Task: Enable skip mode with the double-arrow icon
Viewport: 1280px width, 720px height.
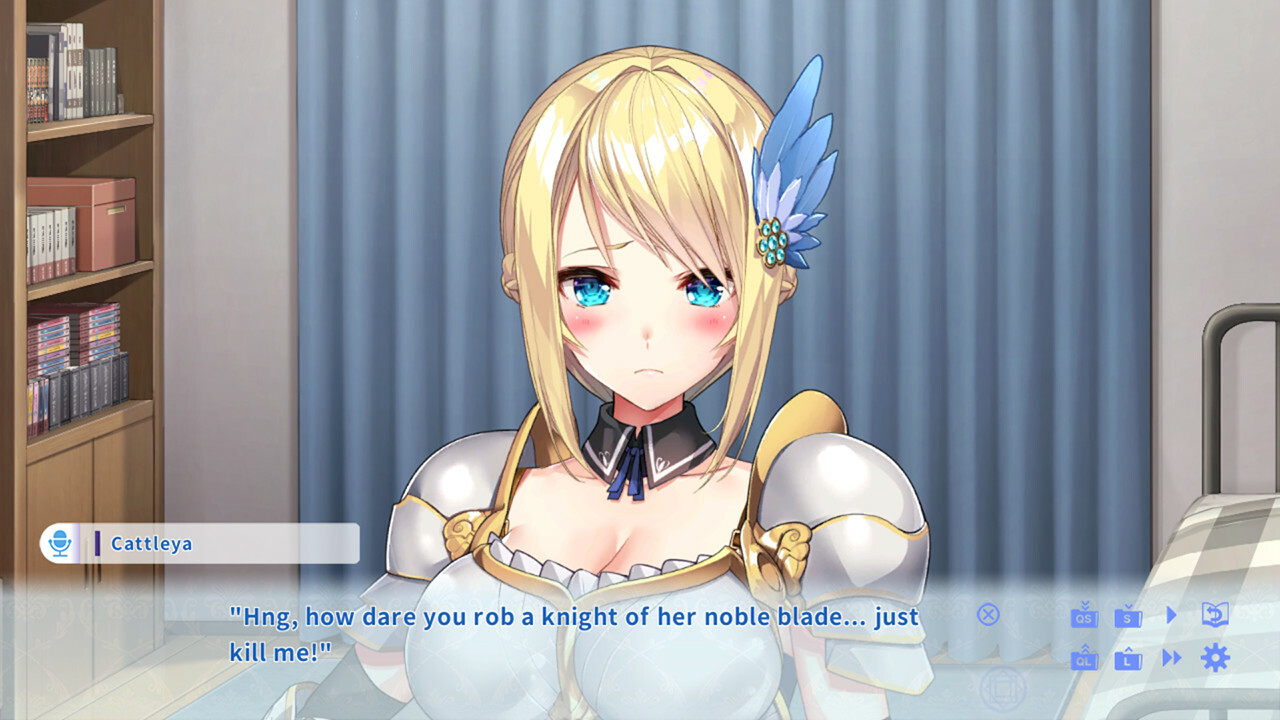Action: click(x=1171, y=658)
